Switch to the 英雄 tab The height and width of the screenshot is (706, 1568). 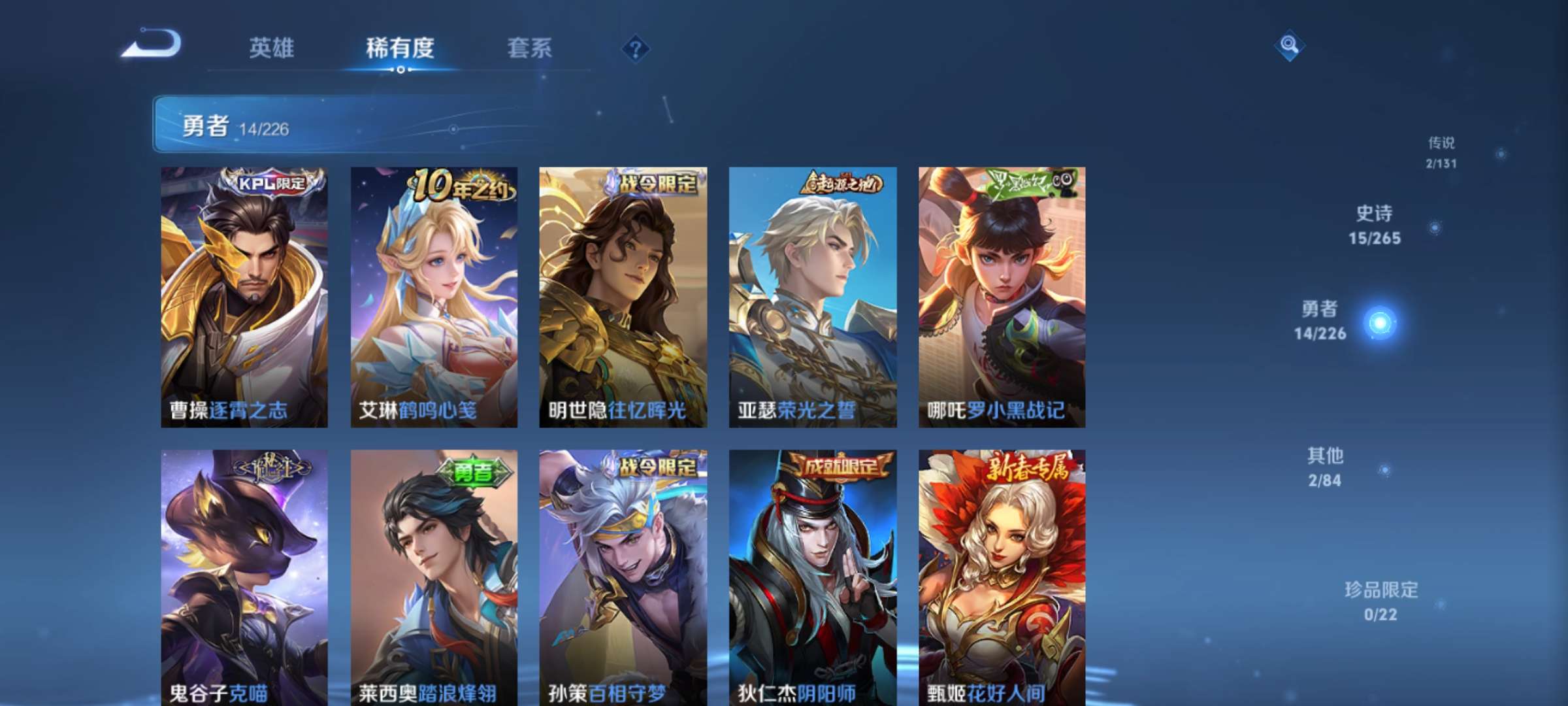(272, 48)
